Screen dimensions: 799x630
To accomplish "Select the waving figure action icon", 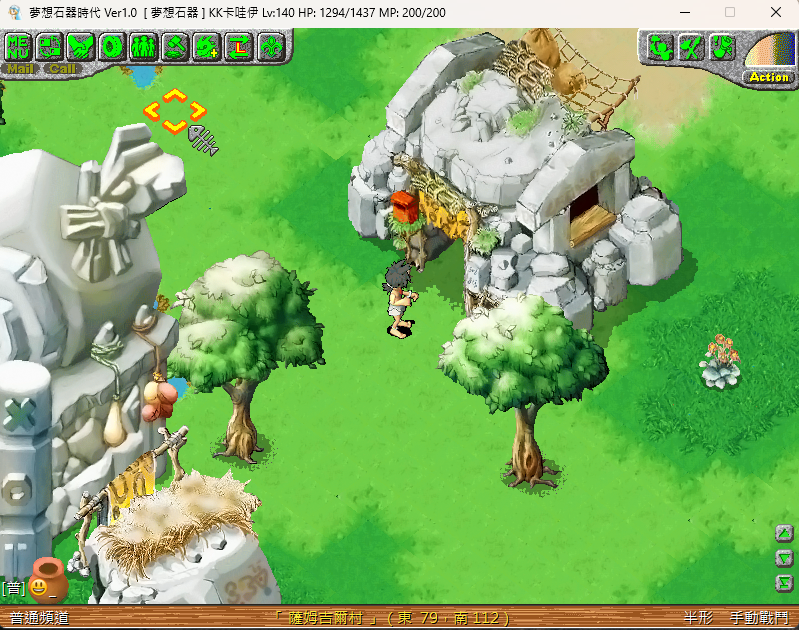I will (x=660, y=47).
